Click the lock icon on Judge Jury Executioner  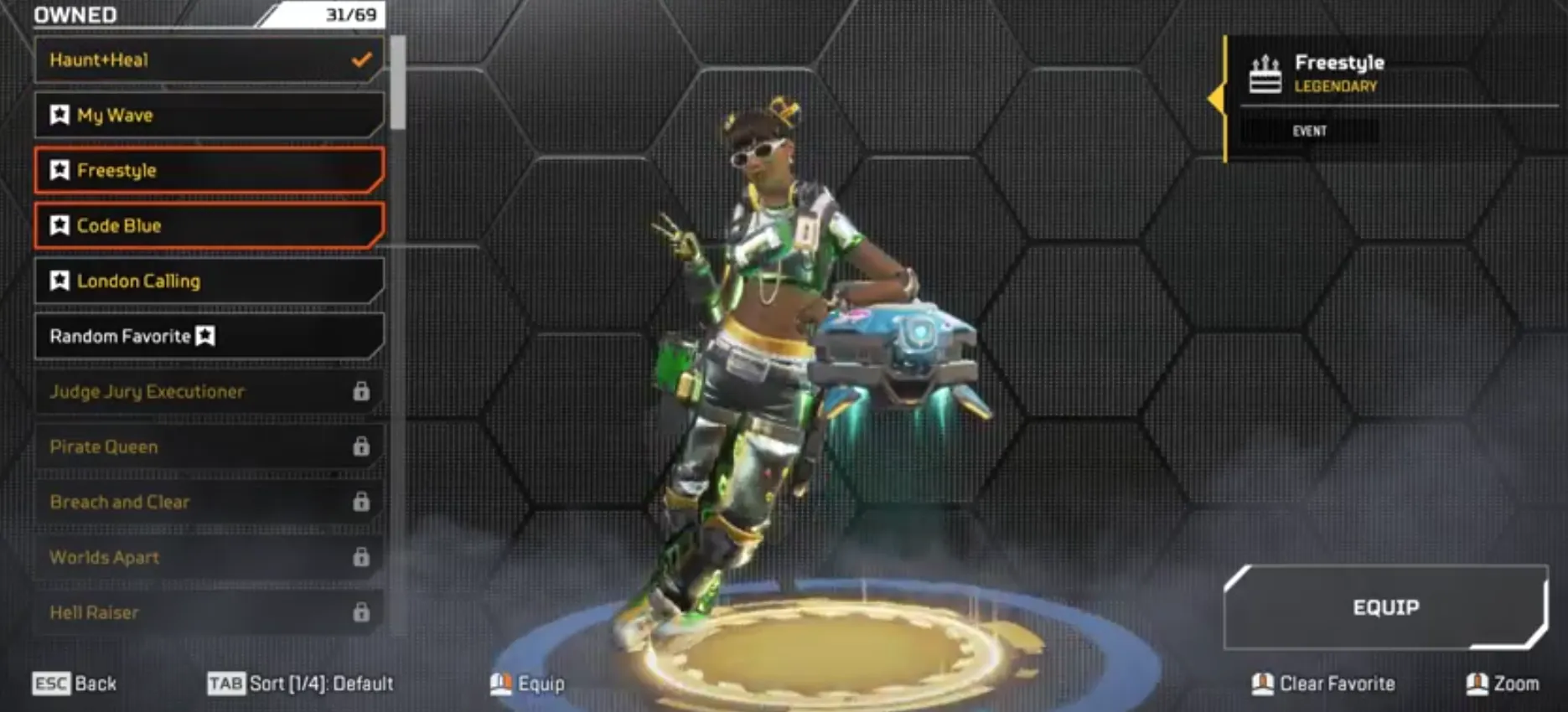pyautogui.click(x=361, y=391)
